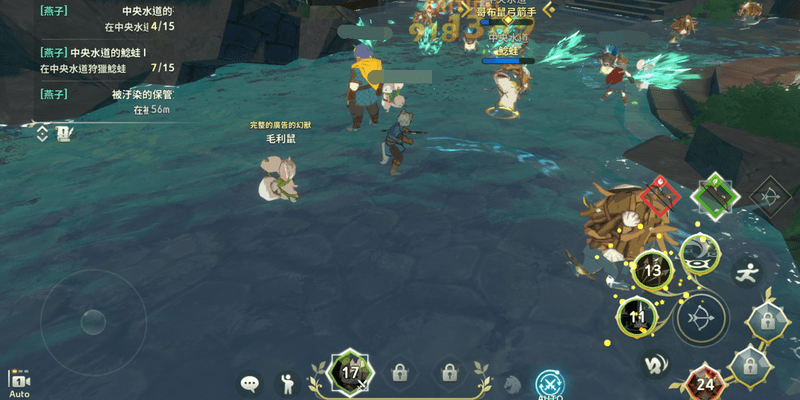Toggle the camera mode icon labeled Auto
The width and height of the screenshot is (800, 400).
point(19,381)
